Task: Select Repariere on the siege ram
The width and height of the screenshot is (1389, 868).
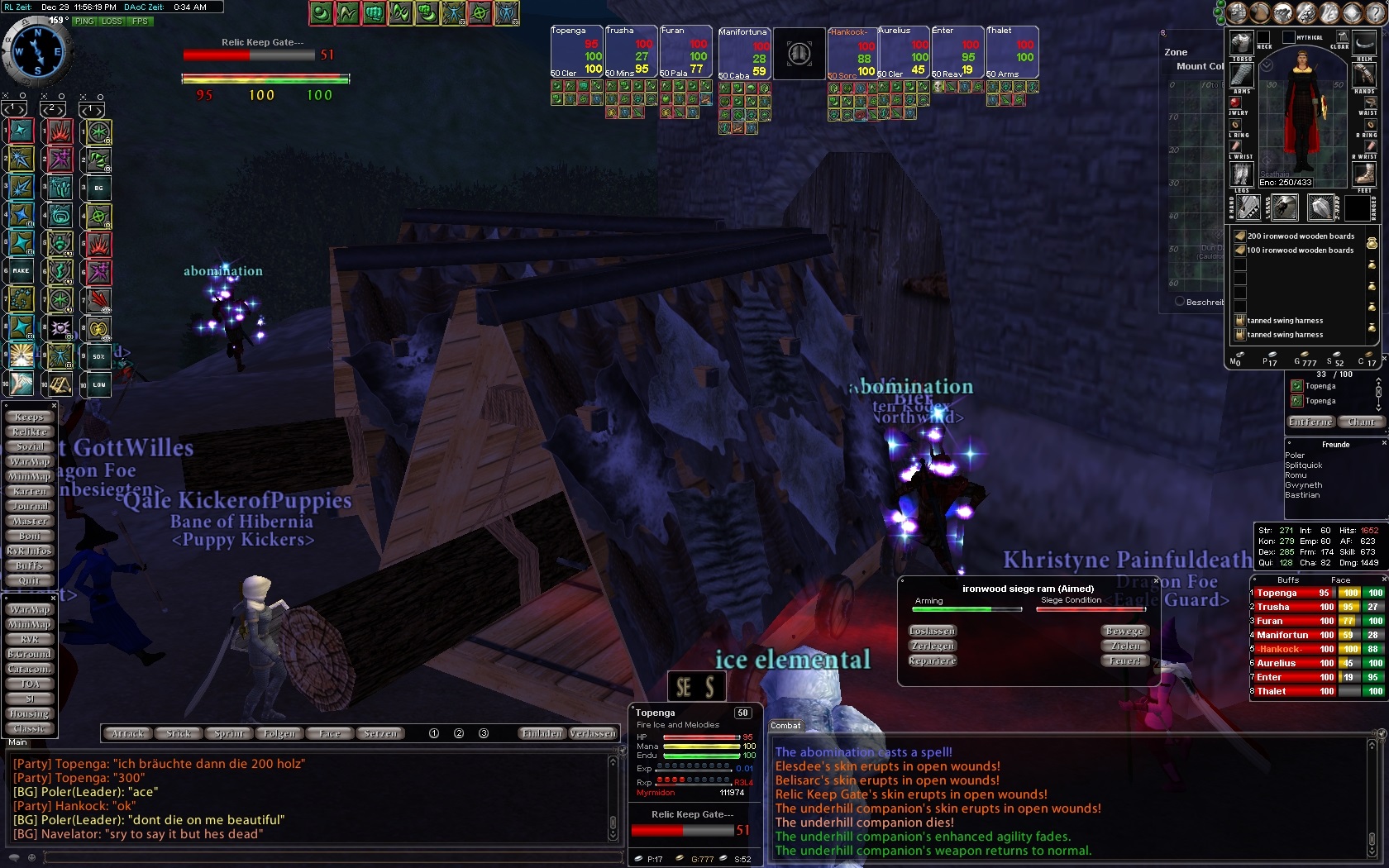Action: click(933, 661)
